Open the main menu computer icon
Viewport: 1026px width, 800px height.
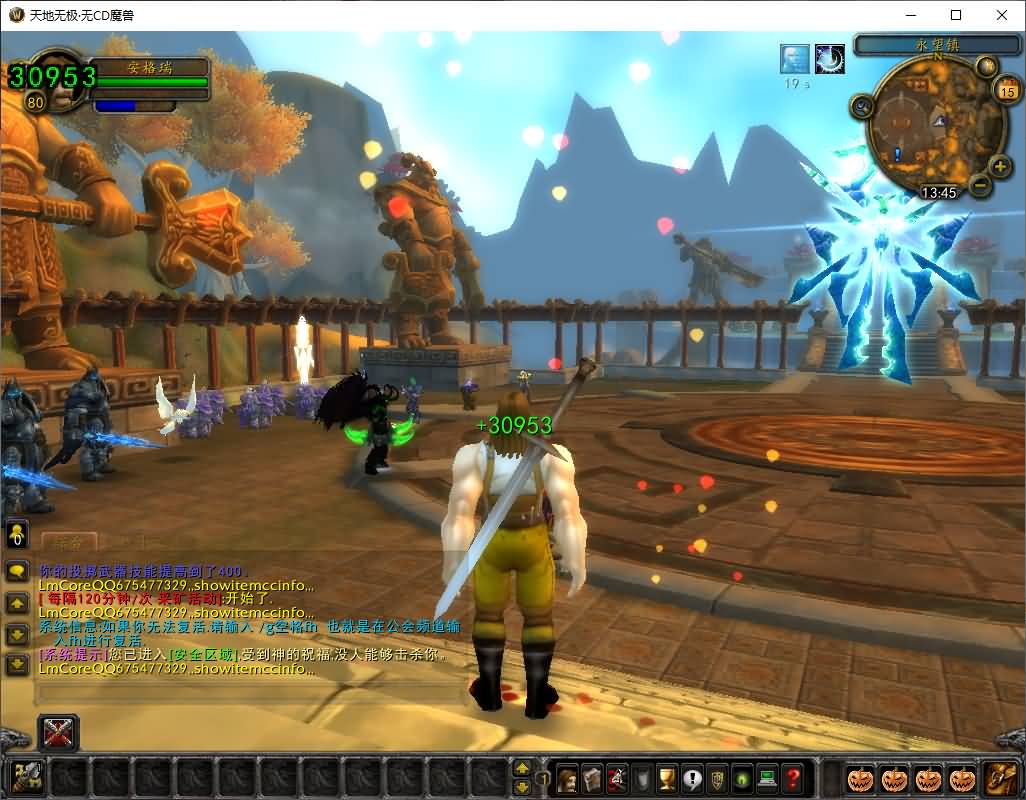[768, 777]
